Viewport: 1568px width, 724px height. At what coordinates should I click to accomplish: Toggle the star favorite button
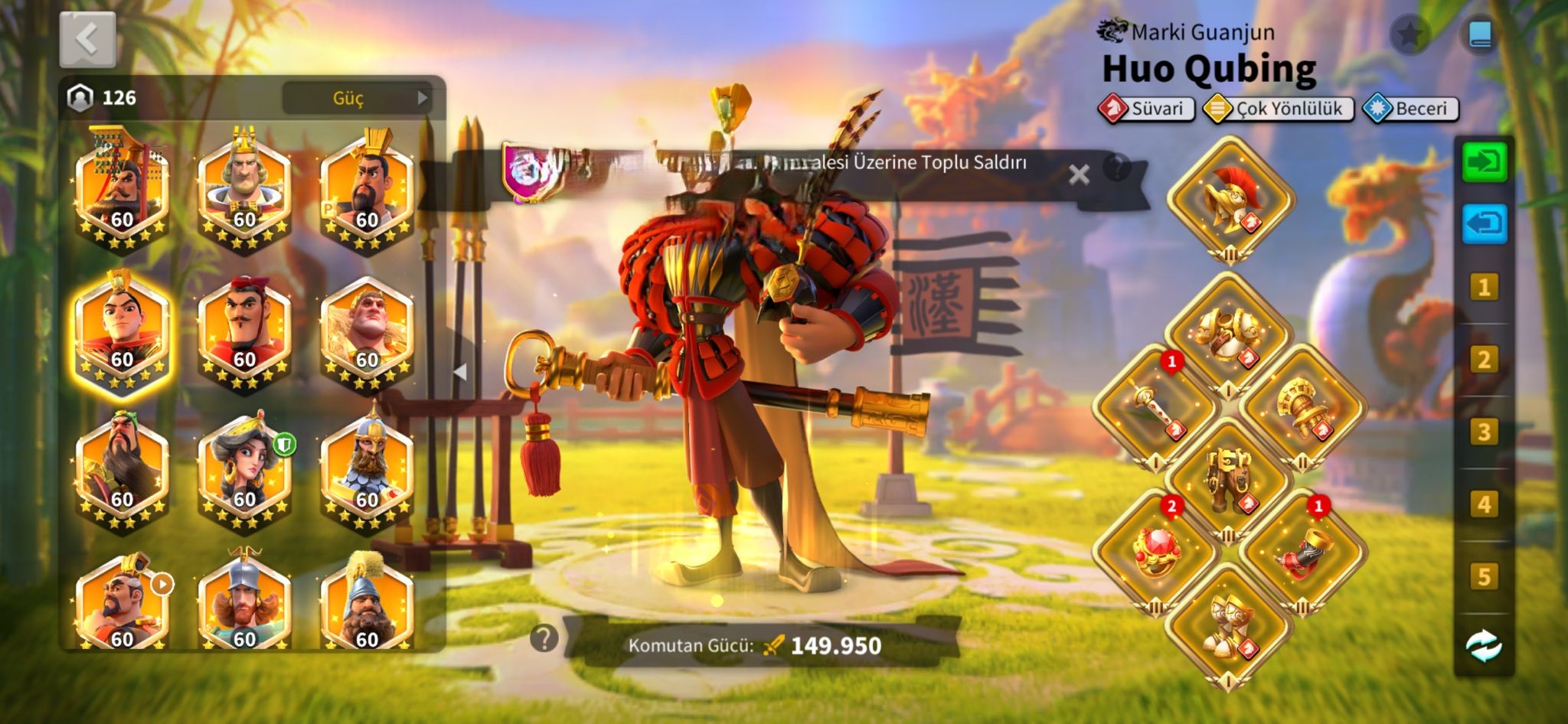[1410, 35]
